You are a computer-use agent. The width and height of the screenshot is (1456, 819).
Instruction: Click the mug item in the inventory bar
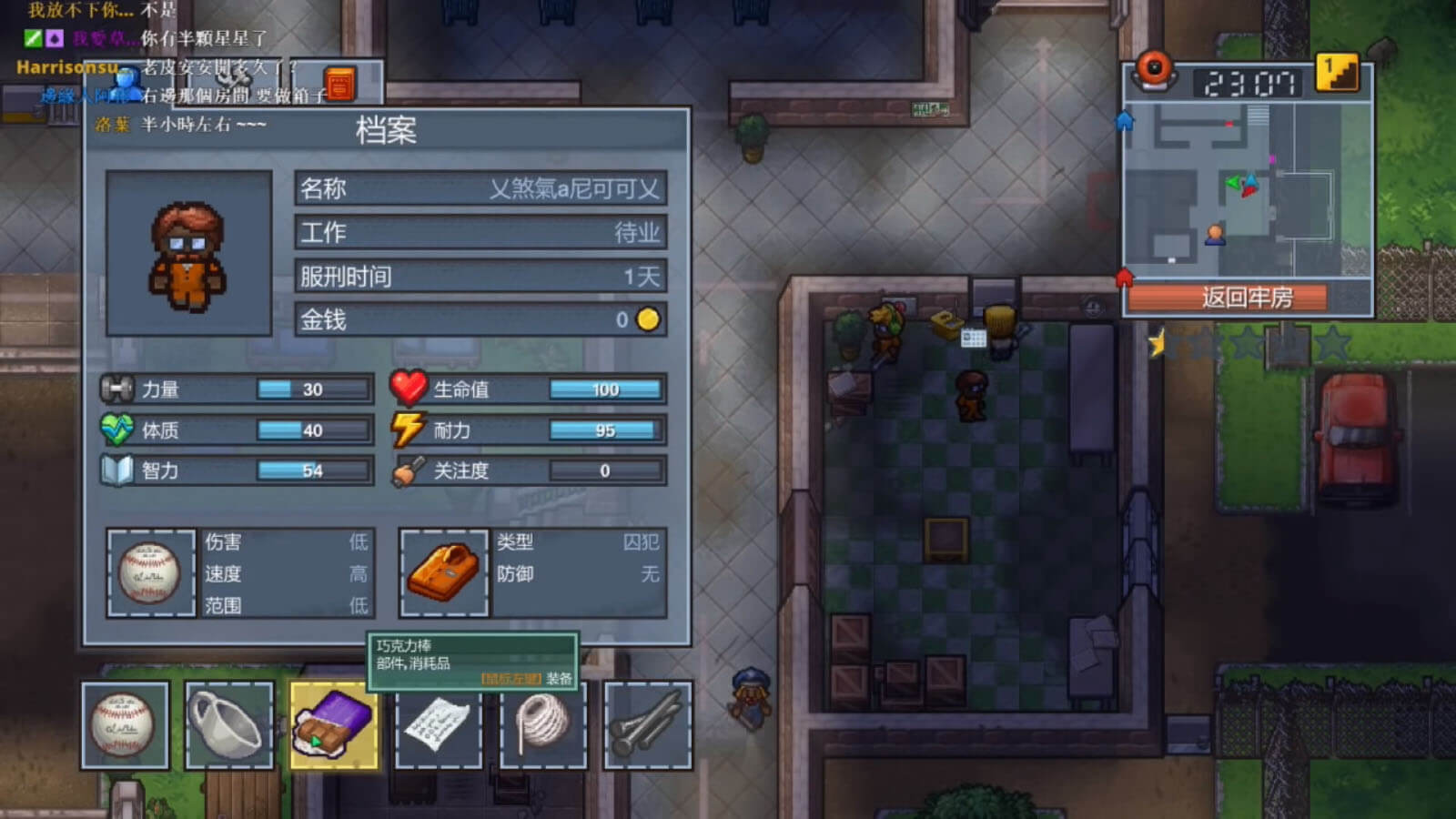click(230, 723)
